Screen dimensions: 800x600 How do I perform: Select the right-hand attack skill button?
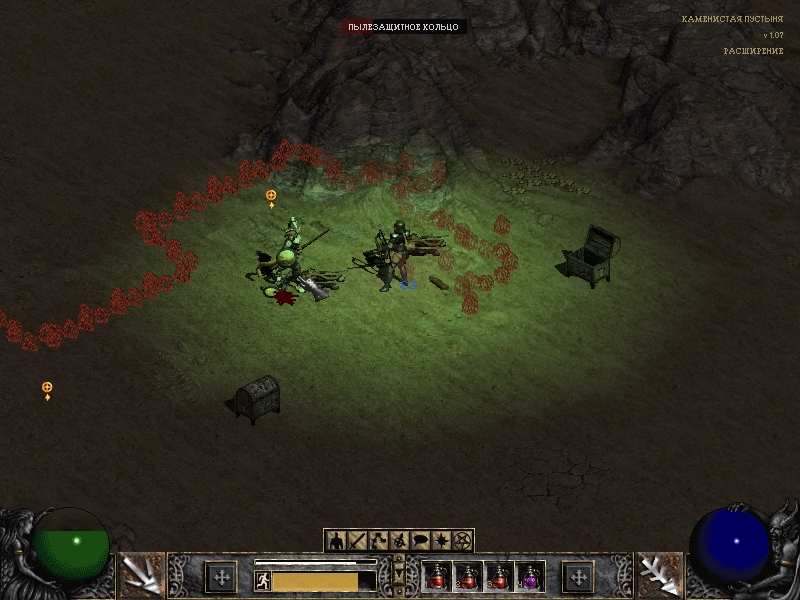659,575
